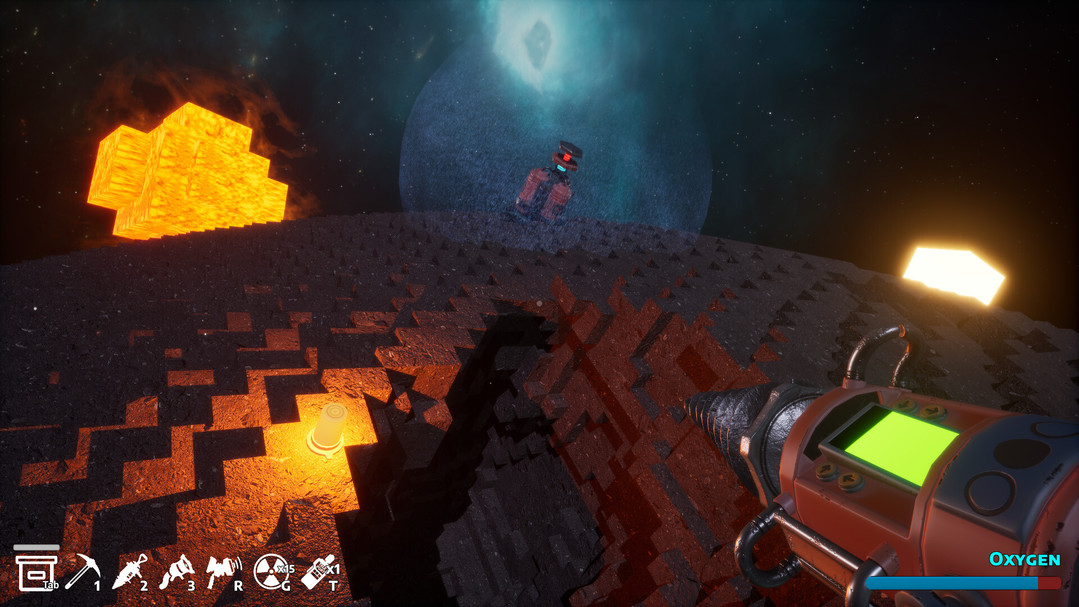Use the radioactive charge item
Screen dimensions: 1079x607
click(x=270, y=572)
